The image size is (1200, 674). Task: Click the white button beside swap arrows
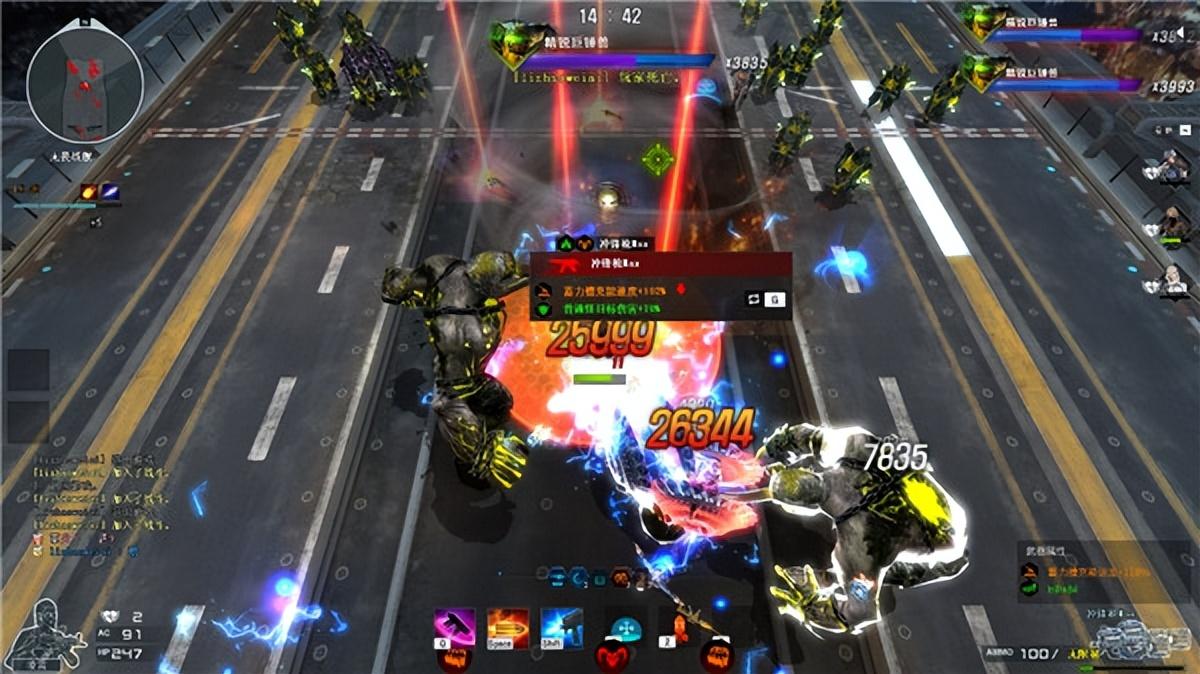pyautogui.click(x=774, y=298)
